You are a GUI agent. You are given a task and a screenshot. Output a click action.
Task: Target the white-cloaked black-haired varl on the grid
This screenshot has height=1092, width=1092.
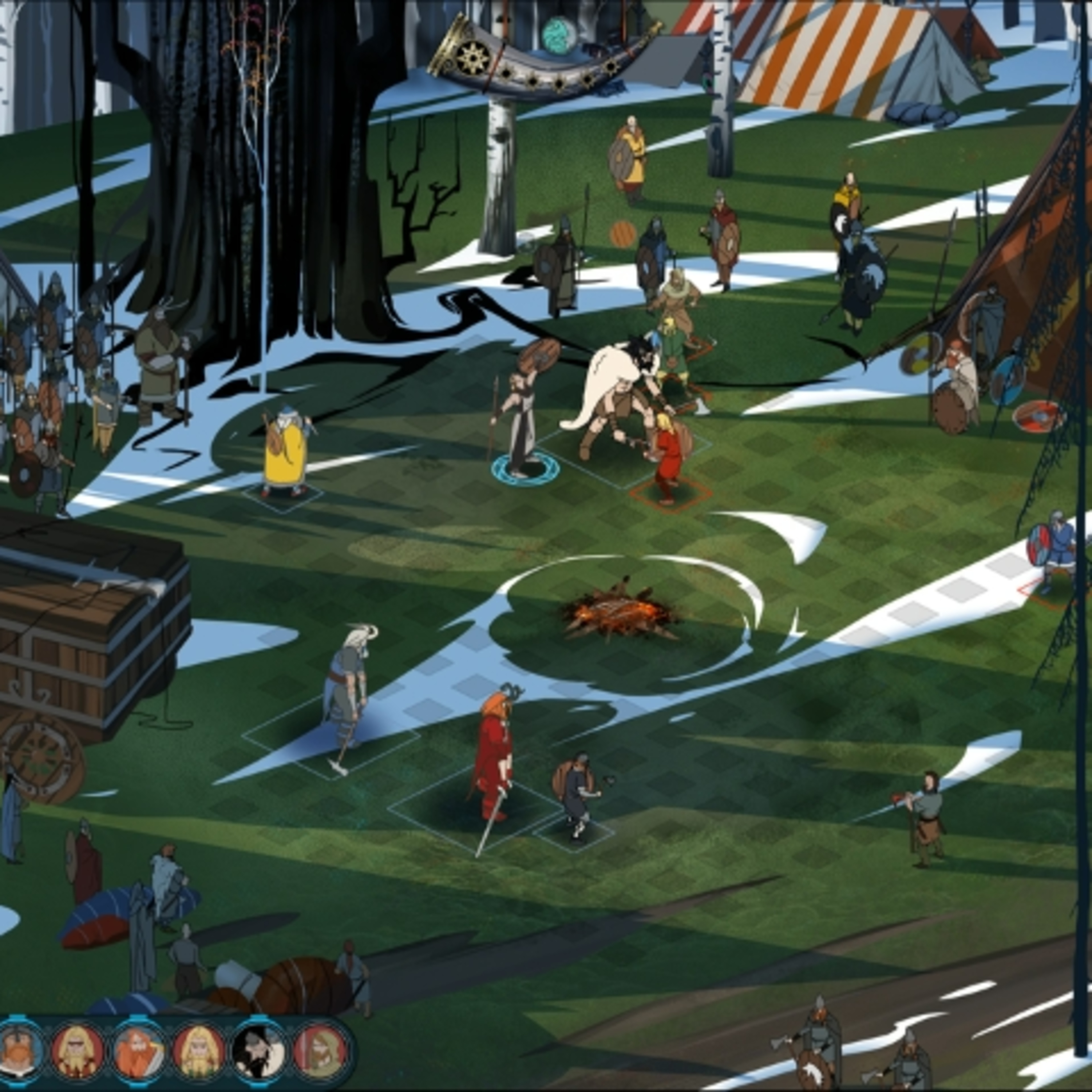pyautogui.click(x=616, y=390)
